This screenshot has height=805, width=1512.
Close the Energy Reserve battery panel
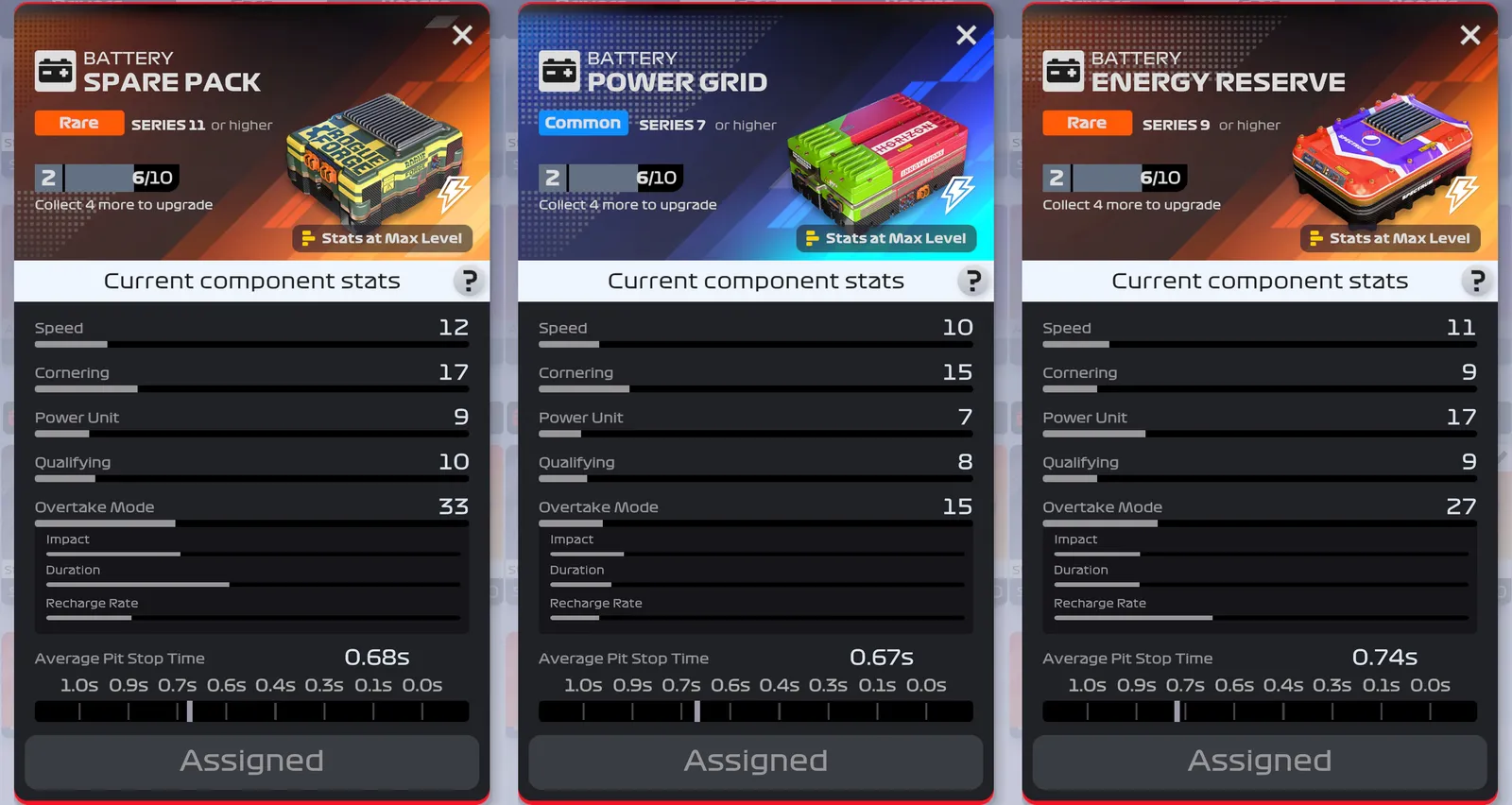1469,36
